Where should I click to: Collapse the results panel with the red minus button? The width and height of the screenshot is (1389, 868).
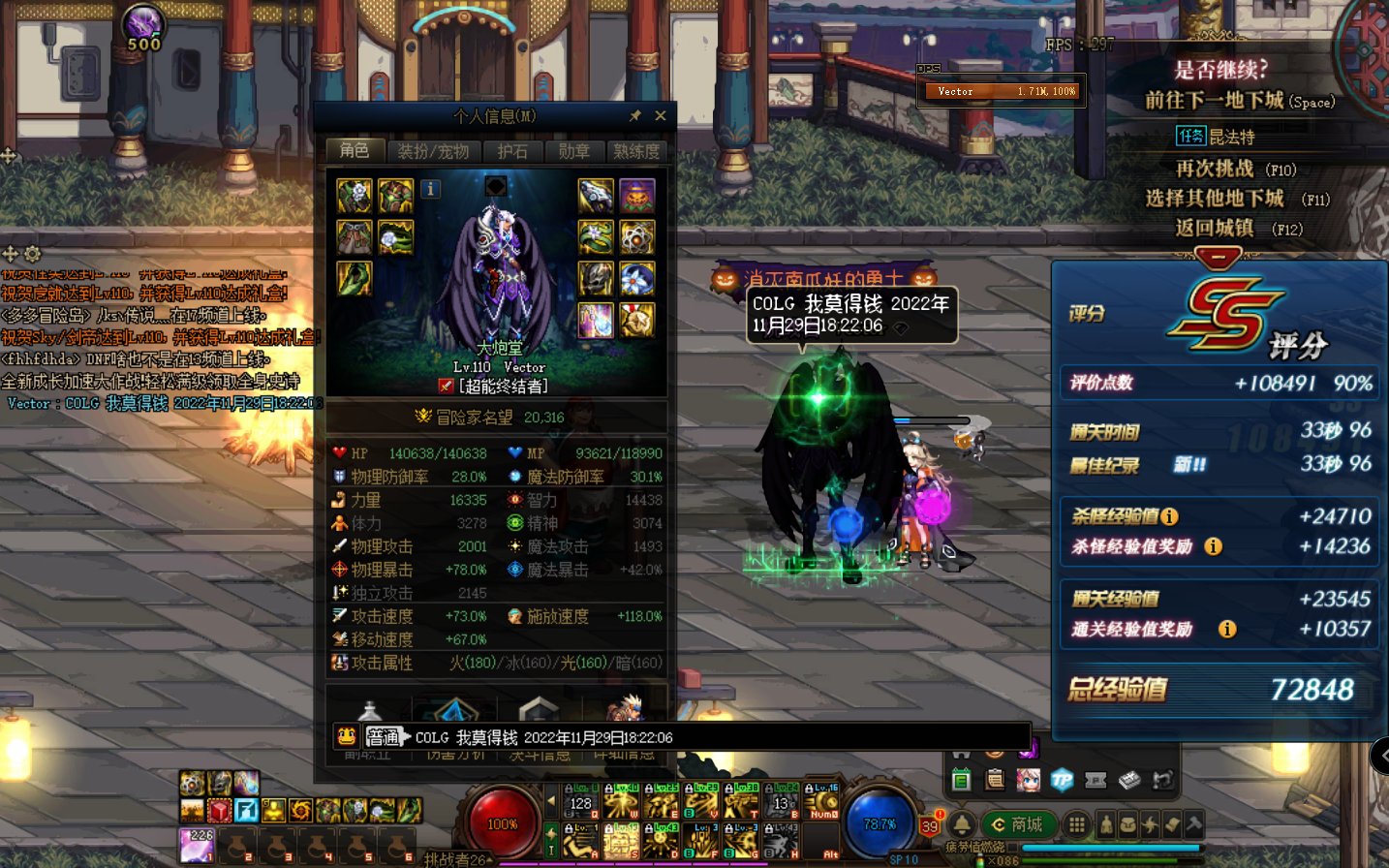[x=1219, y=258]
